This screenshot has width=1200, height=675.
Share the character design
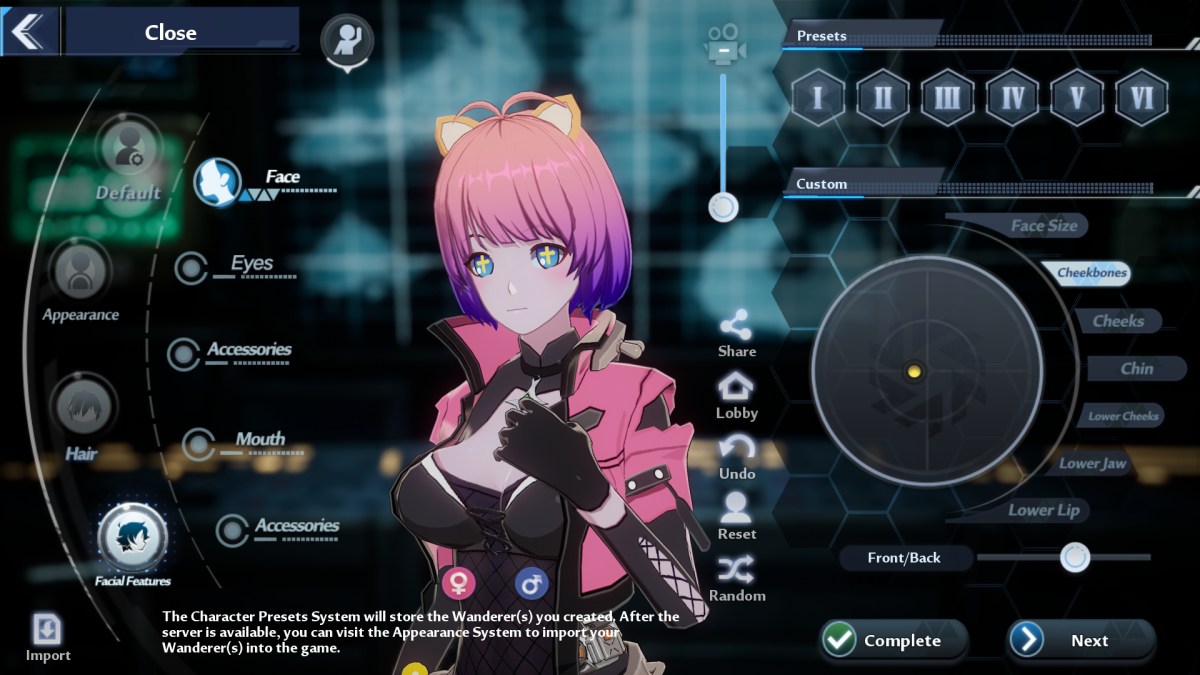pyautogui.click(x=737, y=334)
